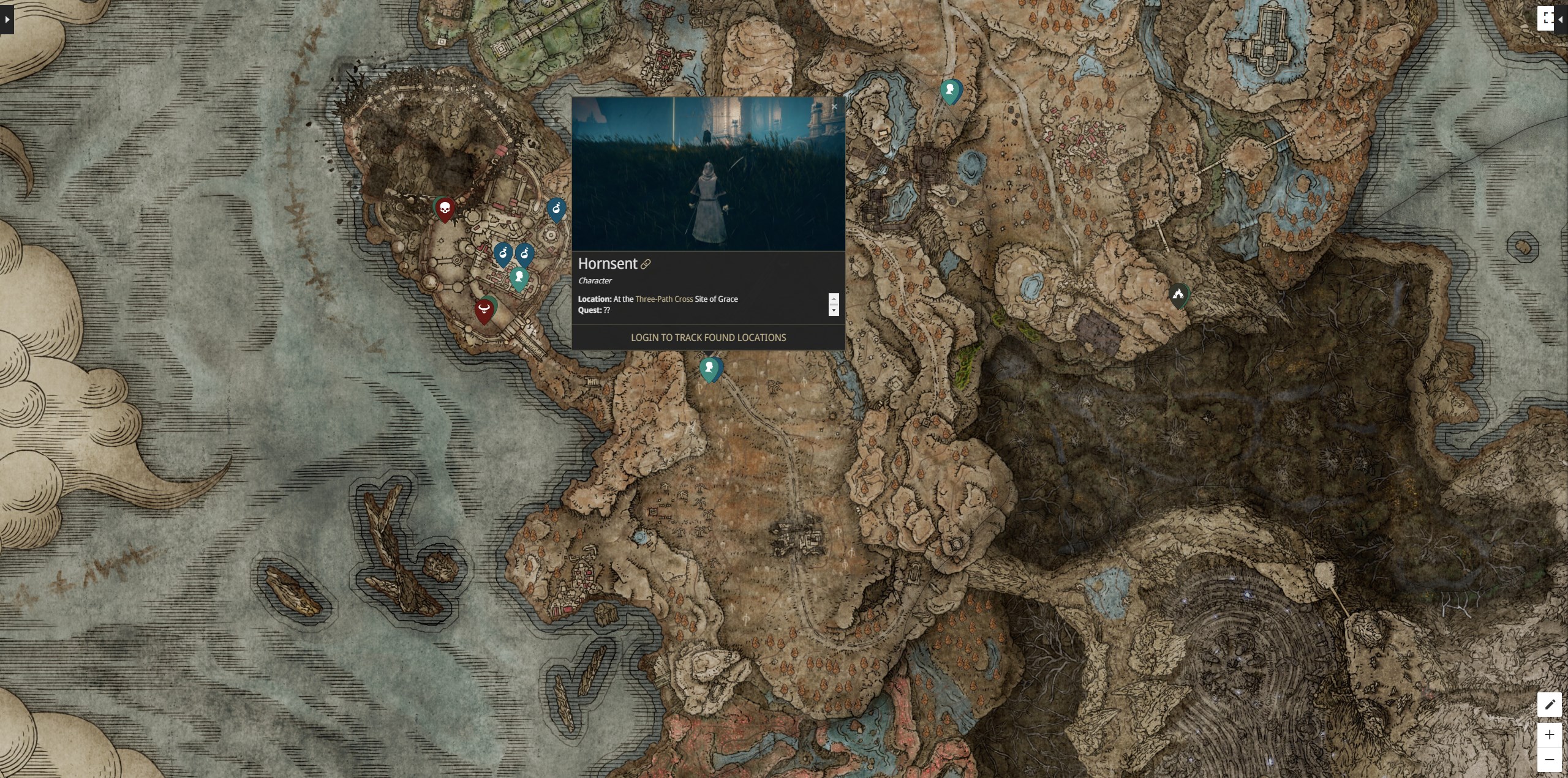This screenshot has width=1568, height=778.
Task: Click the spiritspring marker on the eastern cliffs
Action: pyautogui.click(x=1179, y=295)
